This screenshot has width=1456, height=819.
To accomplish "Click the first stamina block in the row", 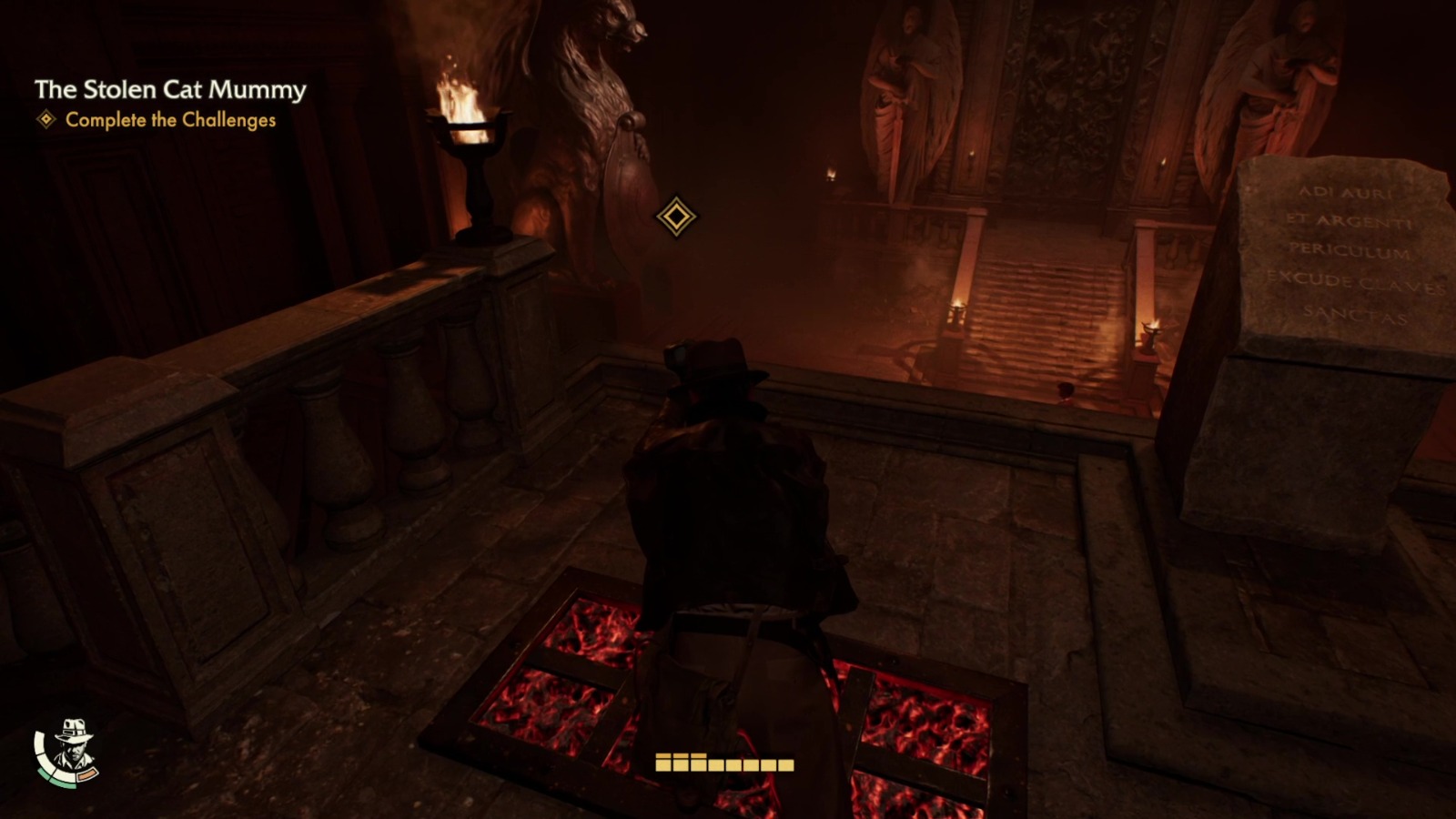I will tap(662, 765).
